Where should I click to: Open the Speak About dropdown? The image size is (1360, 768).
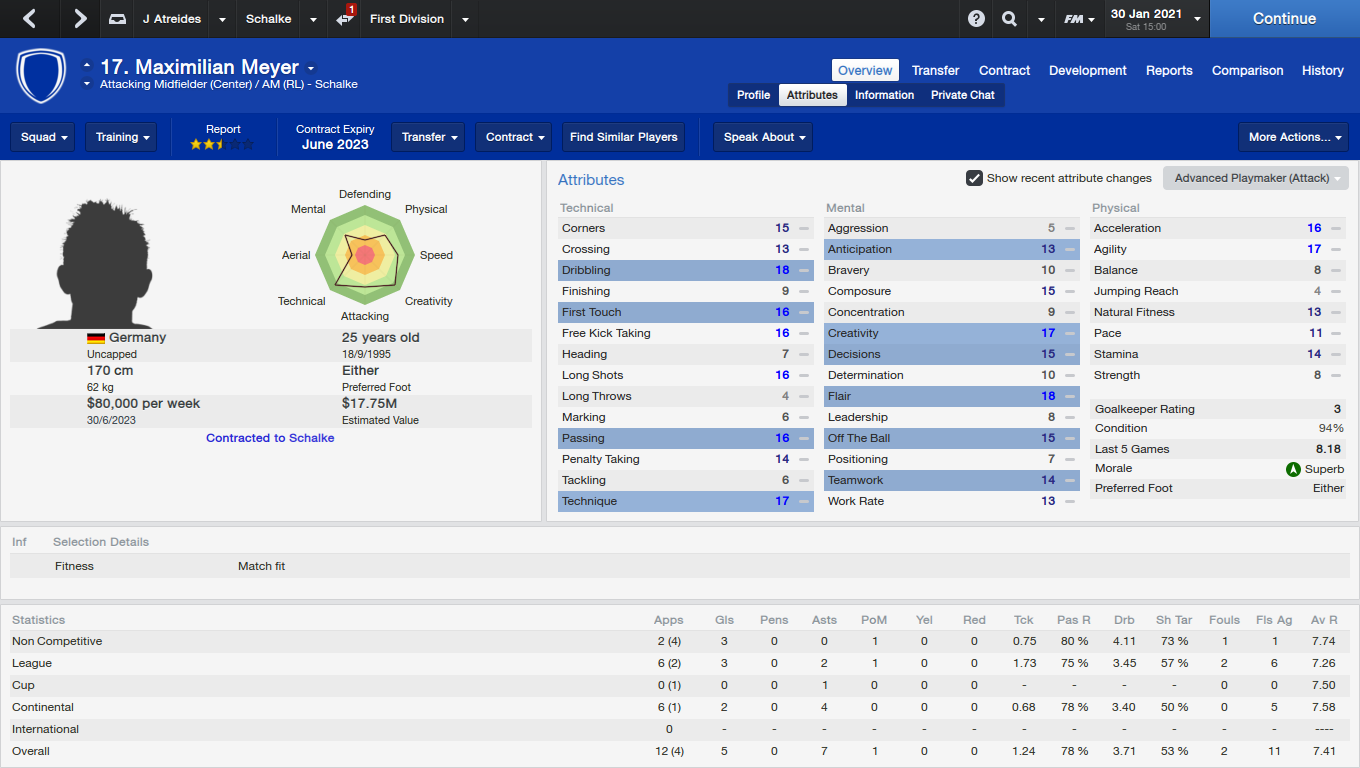point(763,137)
